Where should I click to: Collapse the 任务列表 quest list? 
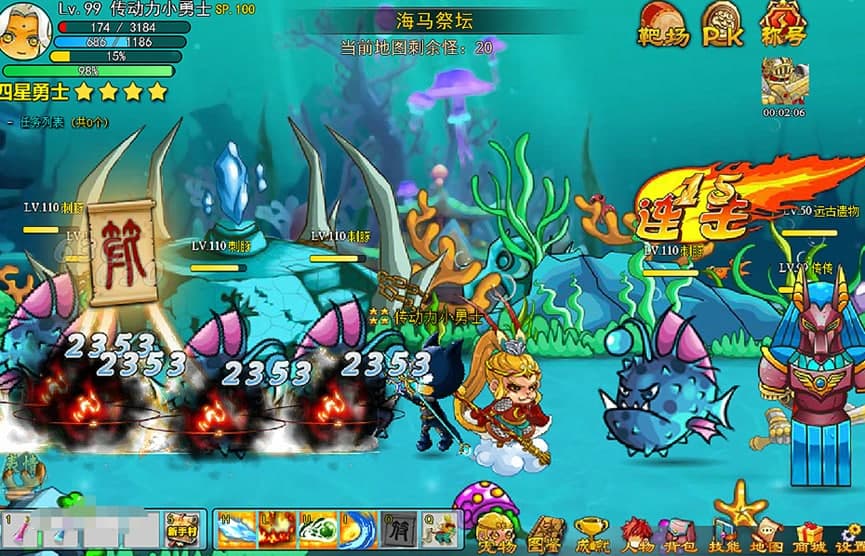[x=10, y=122]
